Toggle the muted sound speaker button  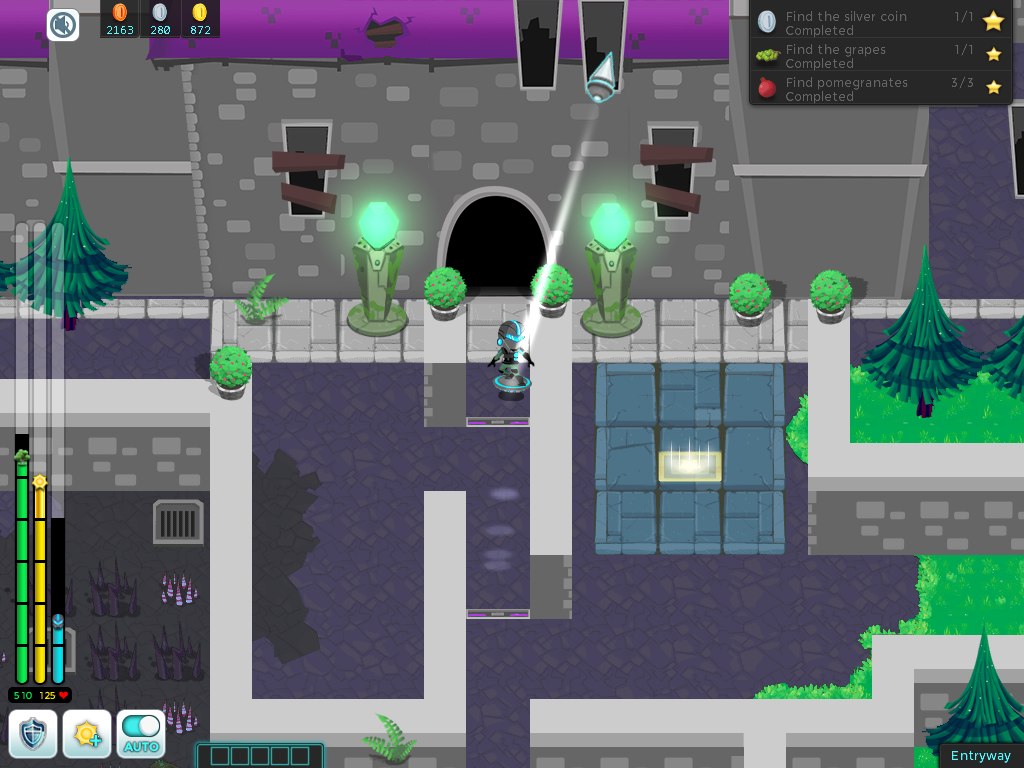(63, 24)
